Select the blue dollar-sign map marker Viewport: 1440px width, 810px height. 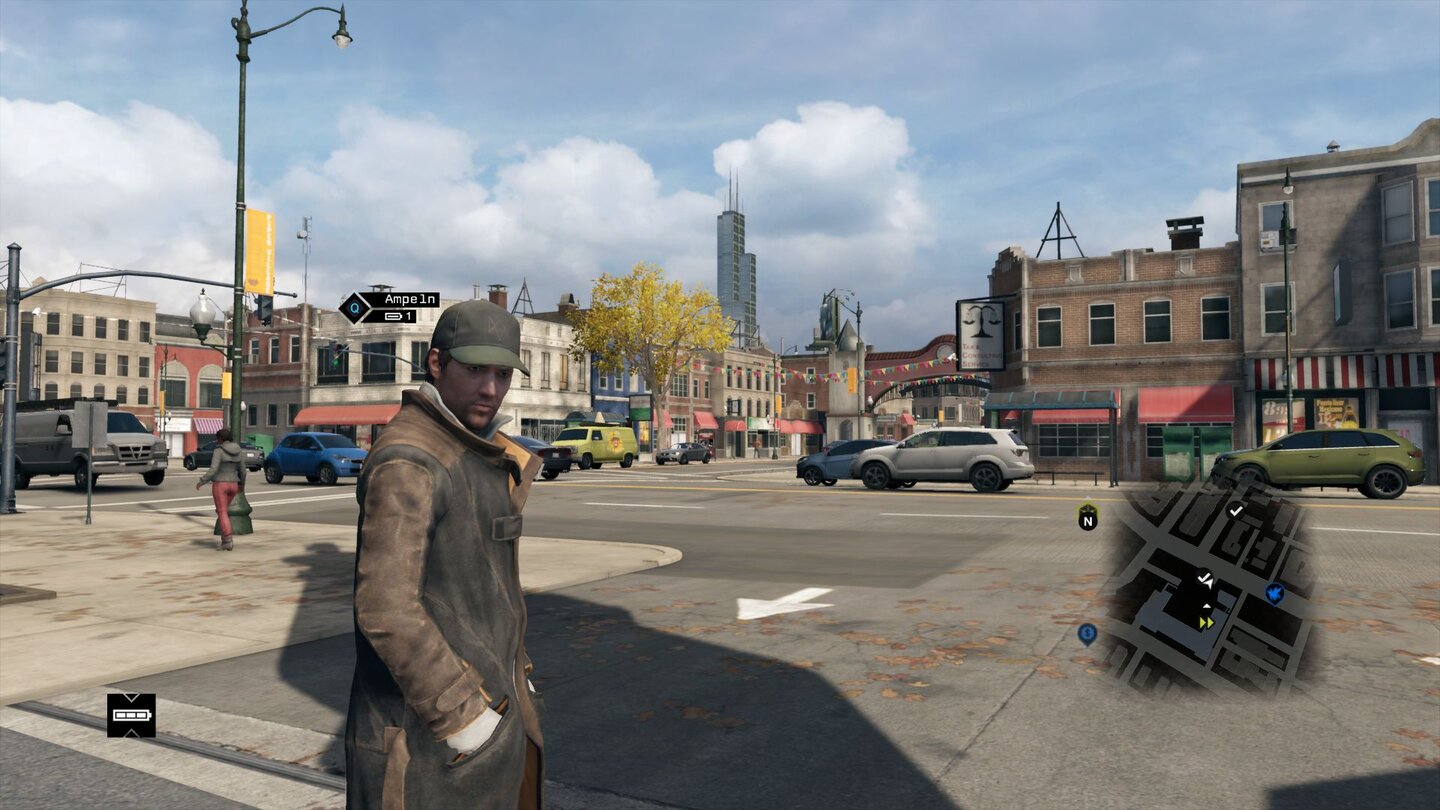[x=1087, y=633]
